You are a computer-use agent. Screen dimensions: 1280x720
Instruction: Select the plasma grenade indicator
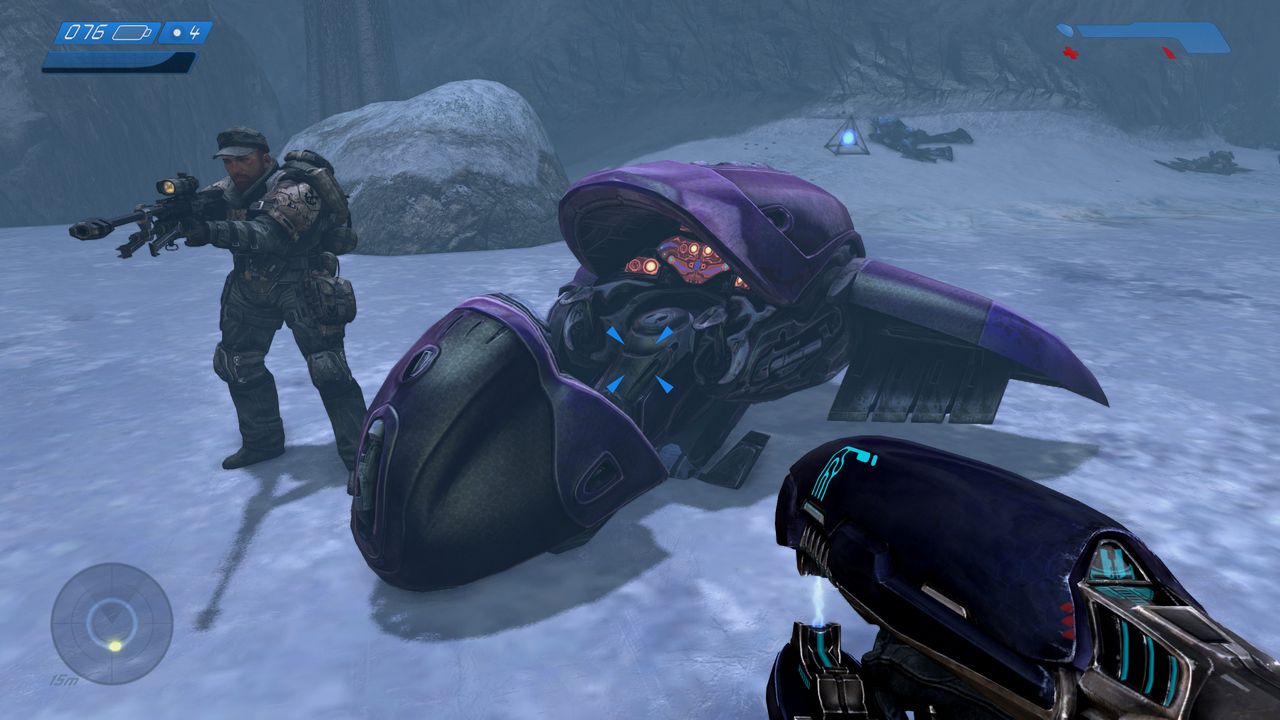click(185, 32)
